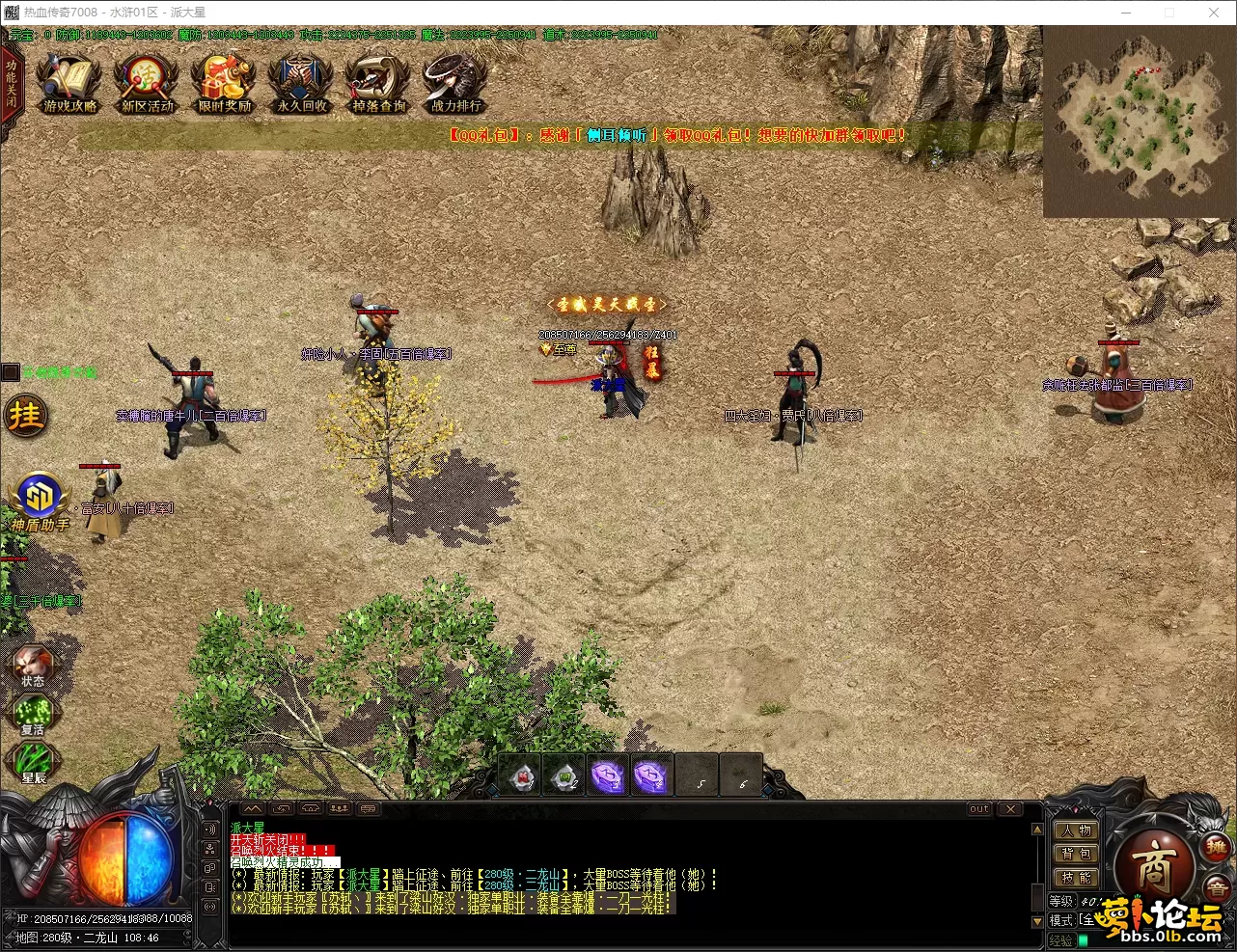This screenshot has height=952, width=1237.
Task: Open the 神盾助手 shield helper
Action: coord(40,502)
